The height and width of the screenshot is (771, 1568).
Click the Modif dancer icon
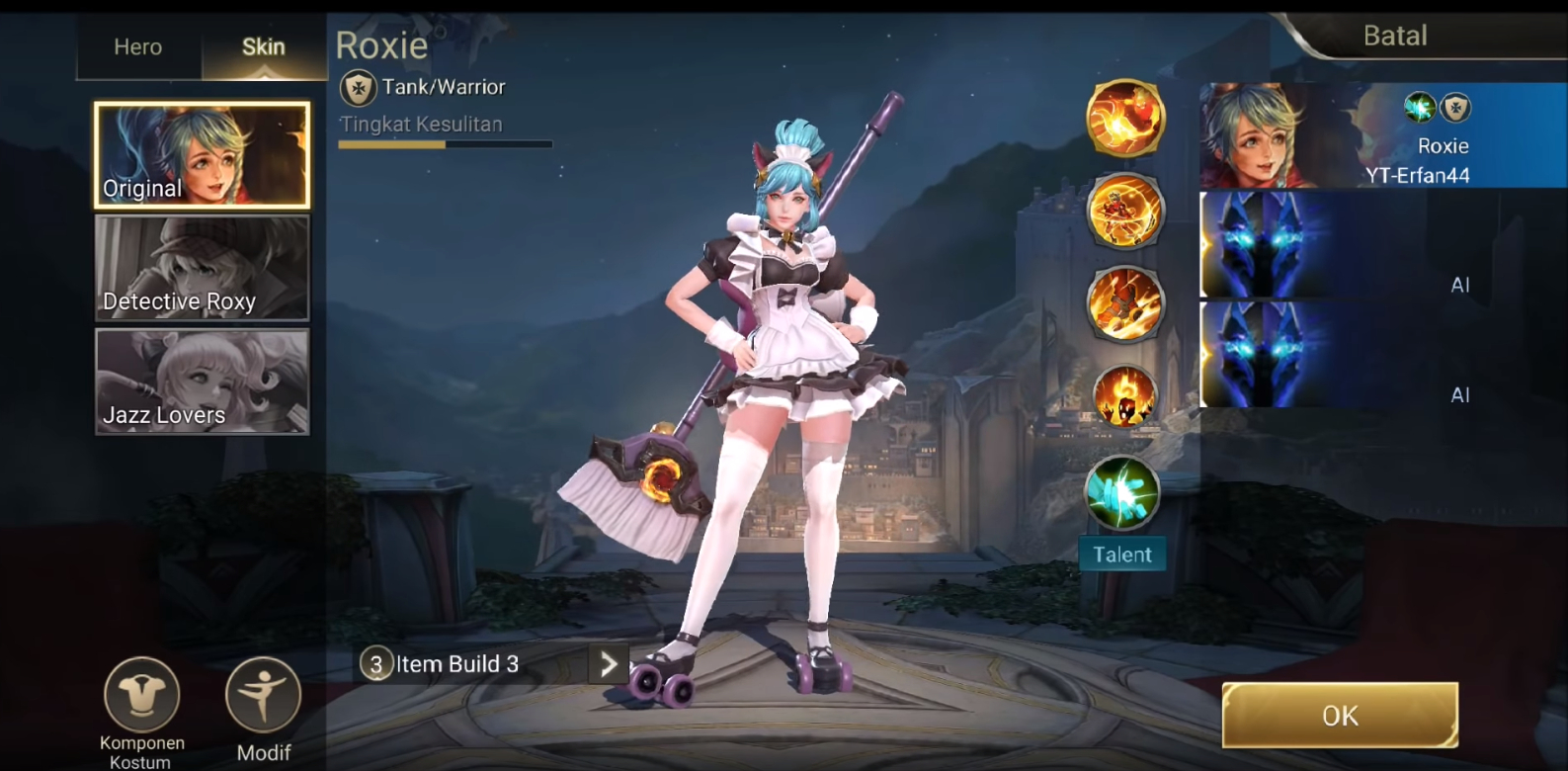click(263, 696)
